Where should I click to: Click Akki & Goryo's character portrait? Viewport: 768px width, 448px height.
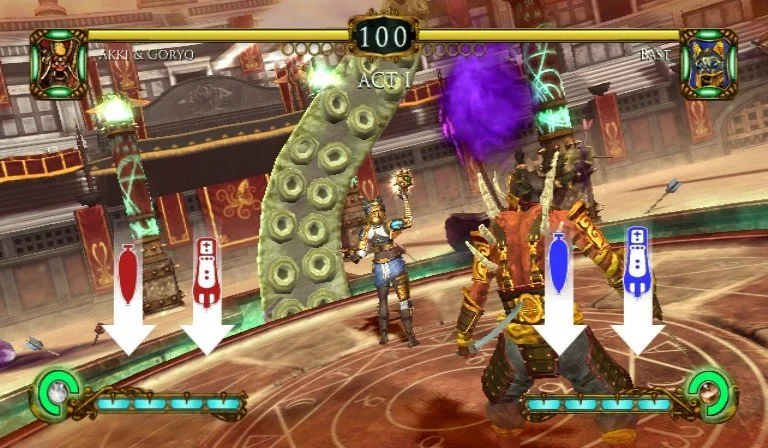point(58,63)
